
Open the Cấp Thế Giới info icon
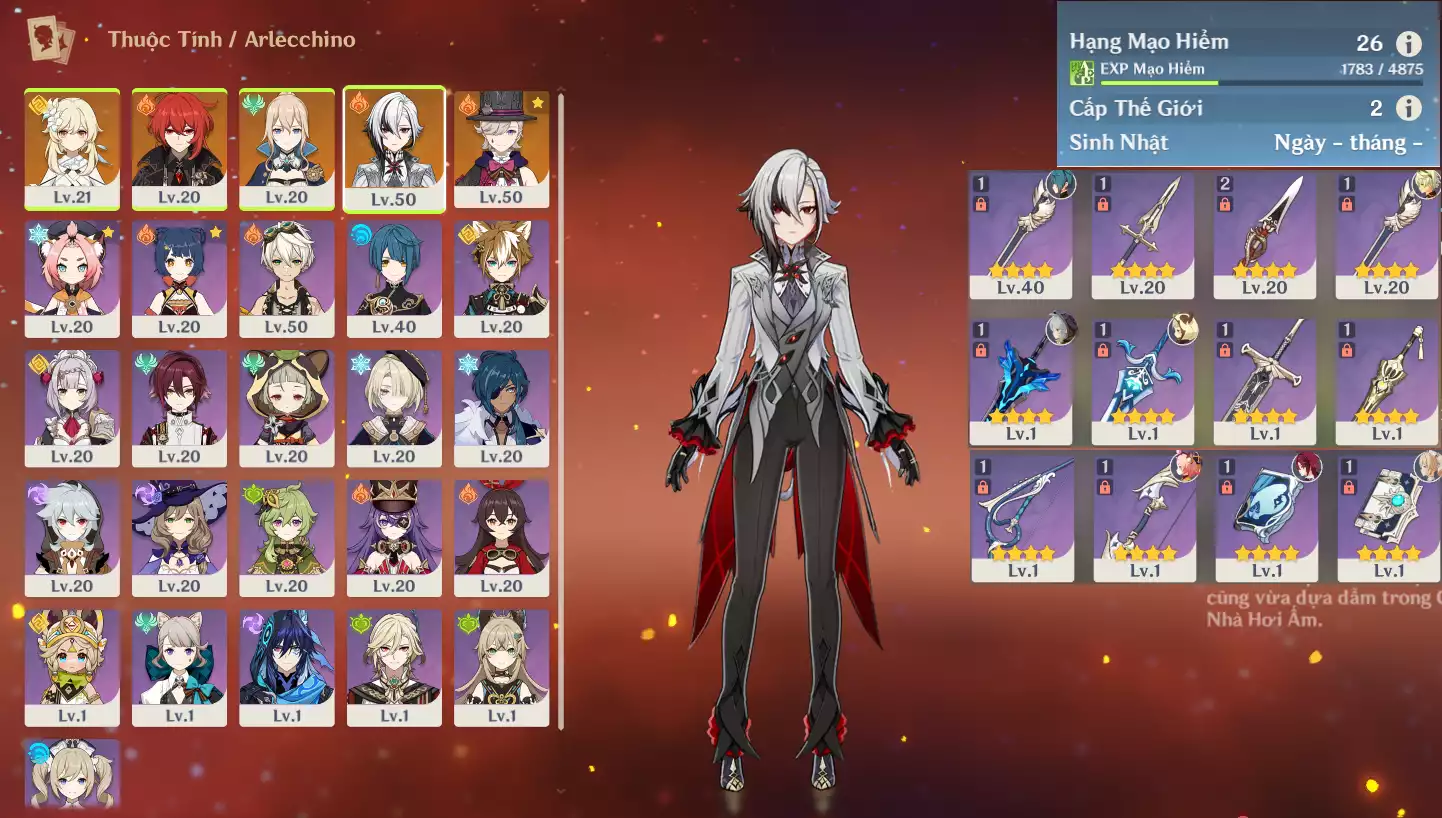click(1408, 108)
